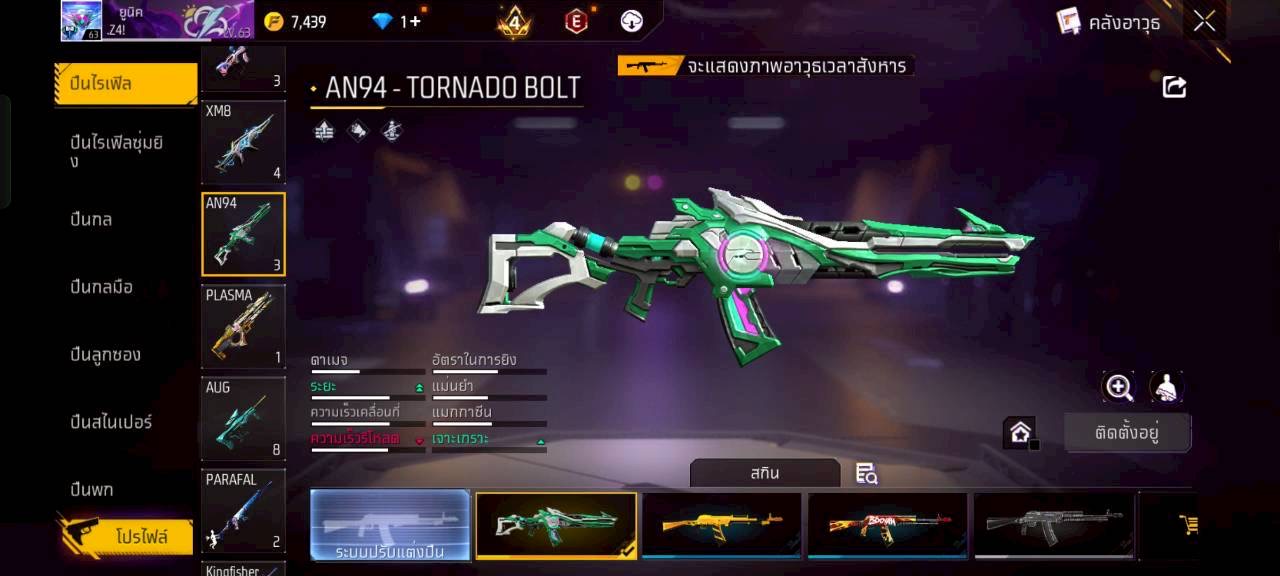Pick the PLASMA weapon entry

tap(243, 326)
